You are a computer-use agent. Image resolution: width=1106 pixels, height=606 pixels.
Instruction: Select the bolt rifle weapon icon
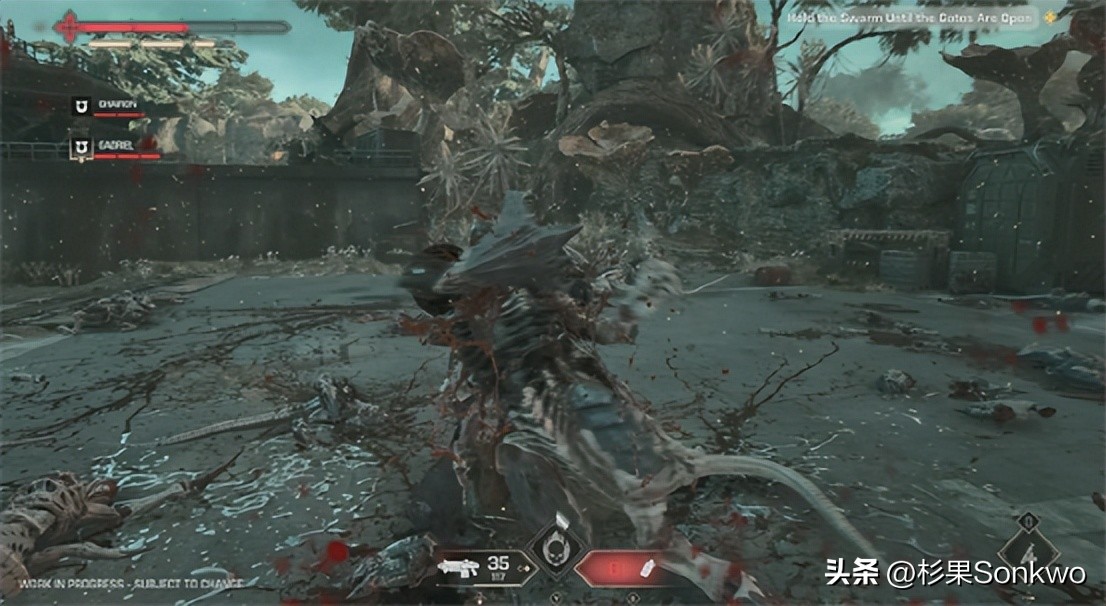tap(460, 567)
